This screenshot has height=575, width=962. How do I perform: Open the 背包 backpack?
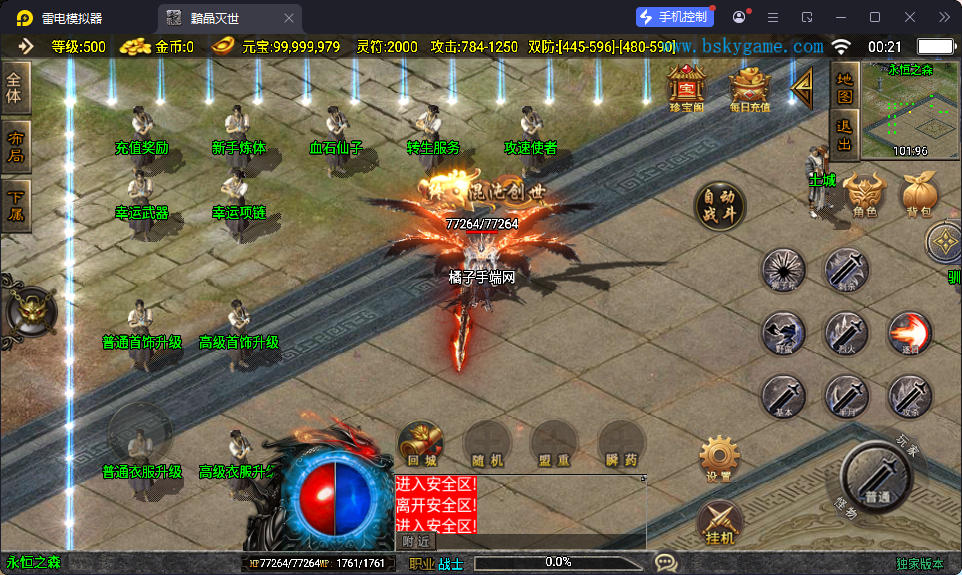(x=918, y=194)
